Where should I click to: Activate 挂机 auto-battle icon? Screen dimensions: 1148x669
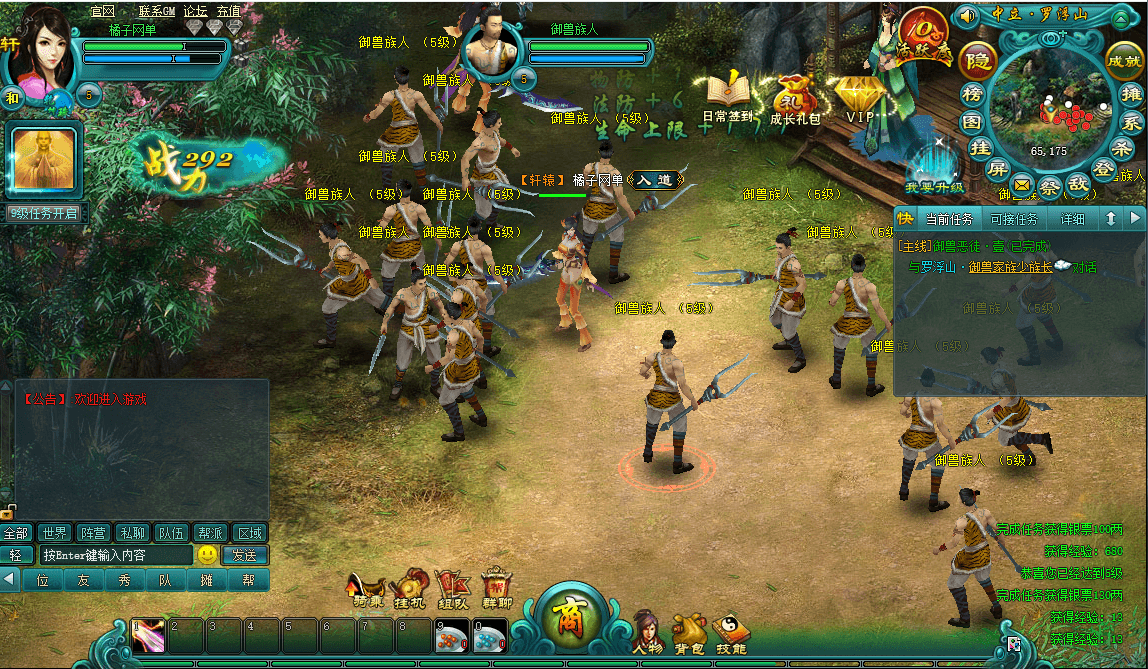click(410, 589)
